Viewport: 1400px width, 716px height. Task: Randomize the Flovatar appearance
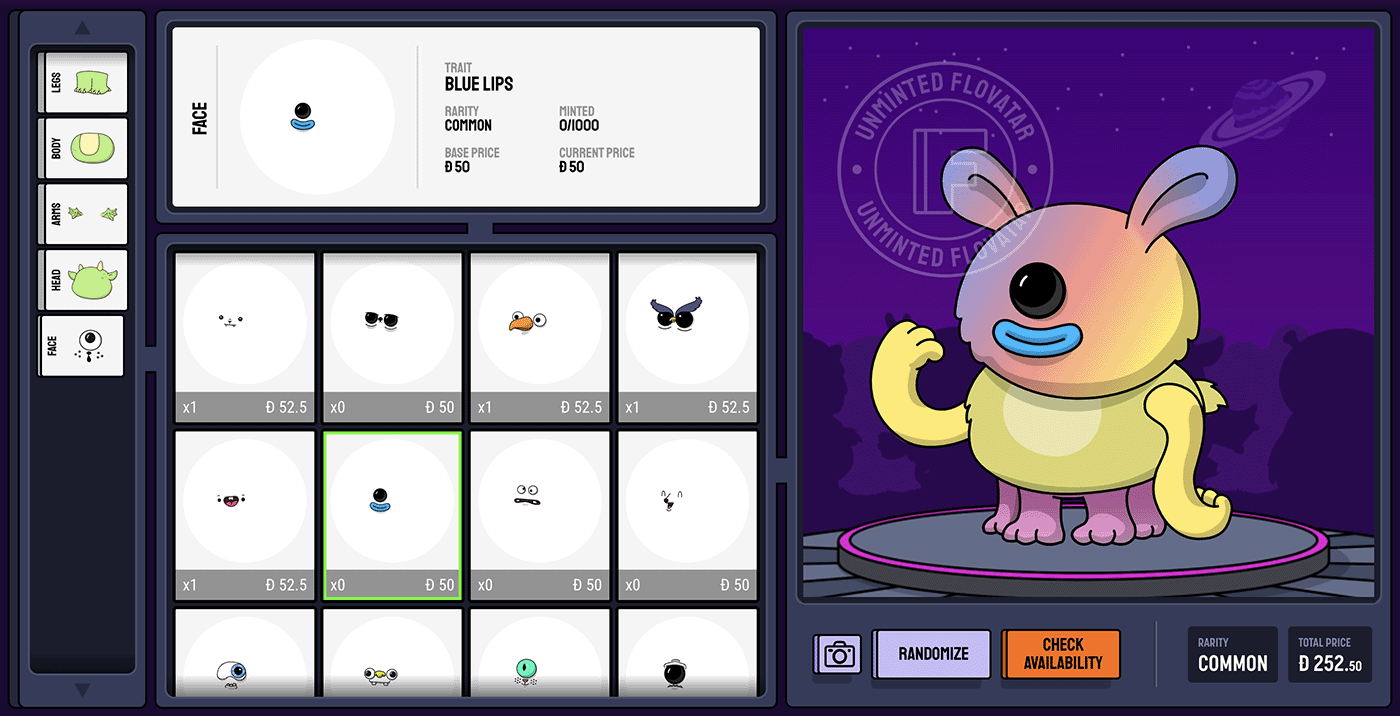point(932,654)
